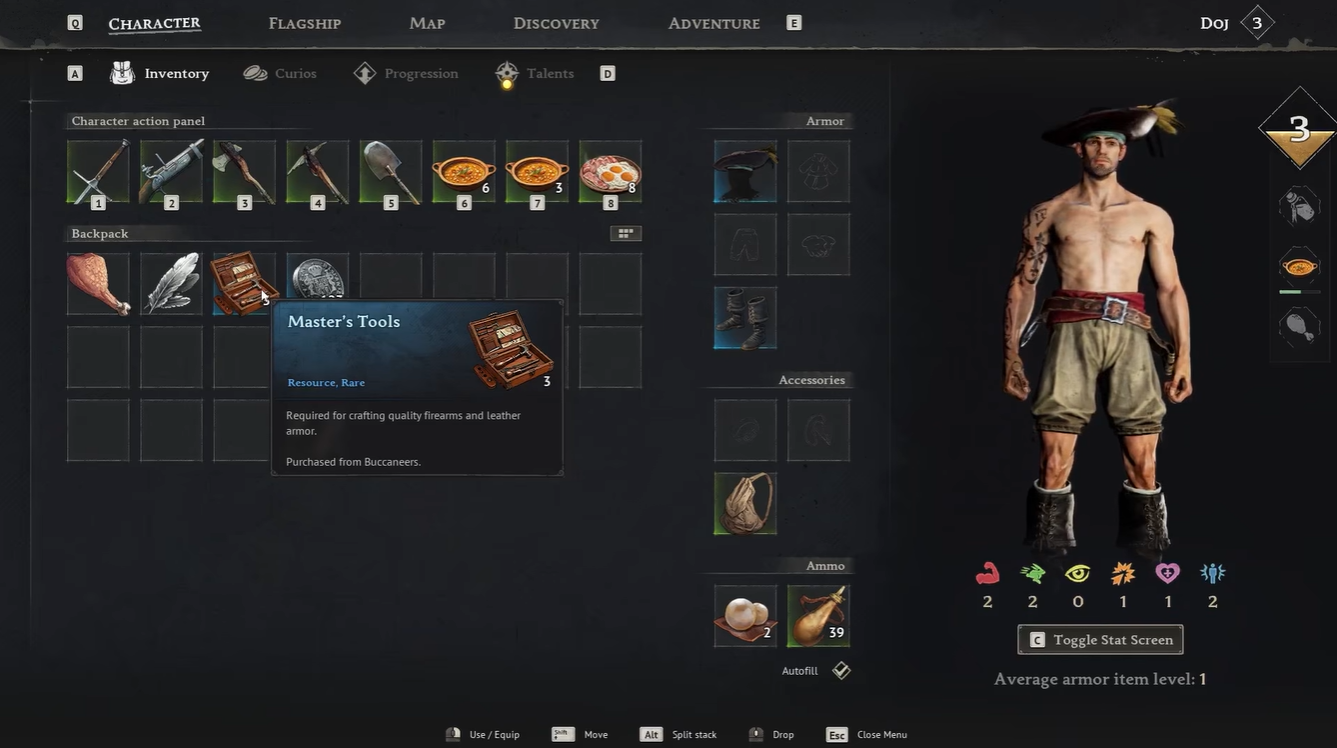Switch to the Talents sub-tab

click(x=536, y=73)
